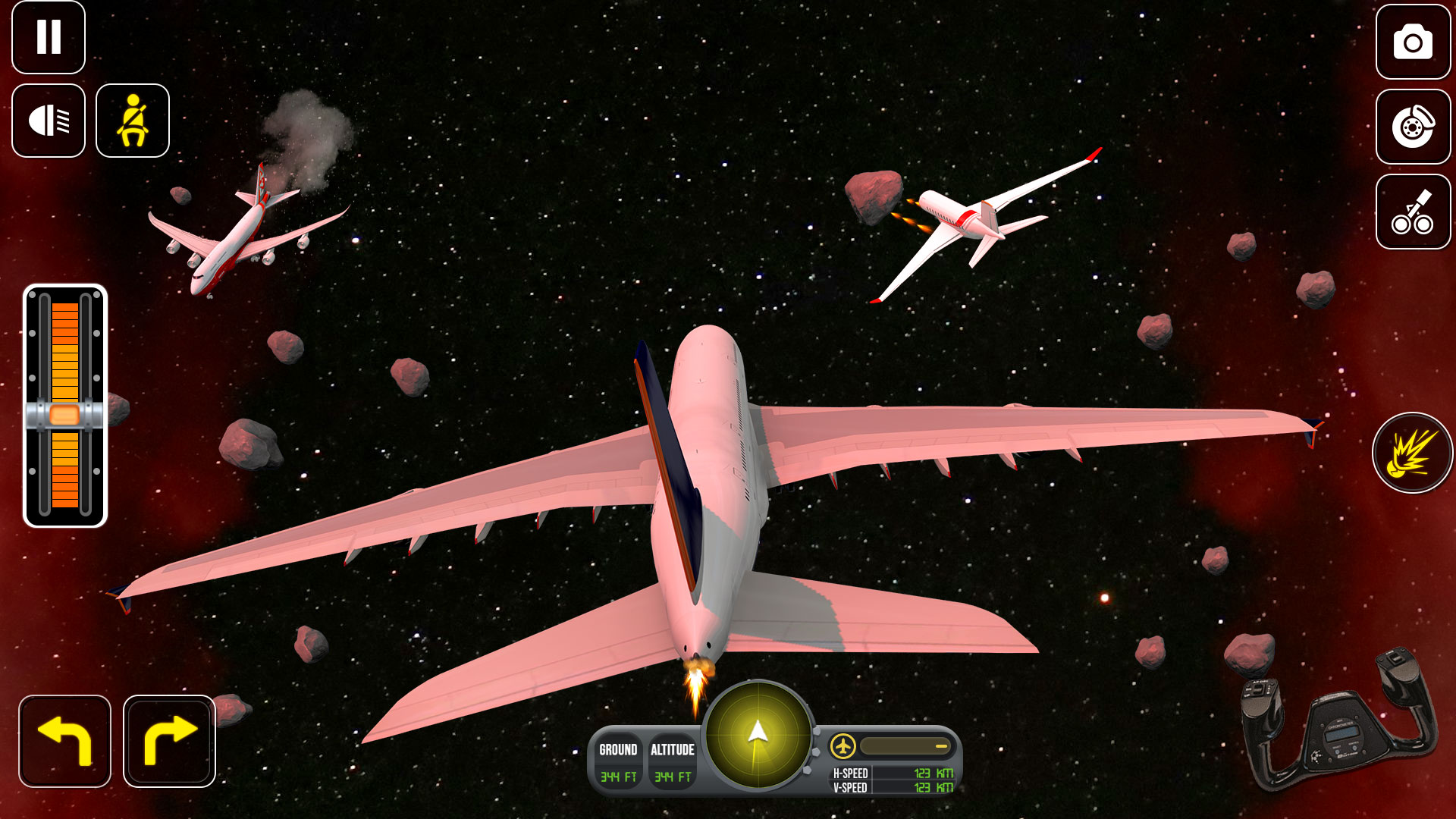Activate the yellow explosion fire button
This screenshot has width=1456, height=819.
[x=1412, y=453]
